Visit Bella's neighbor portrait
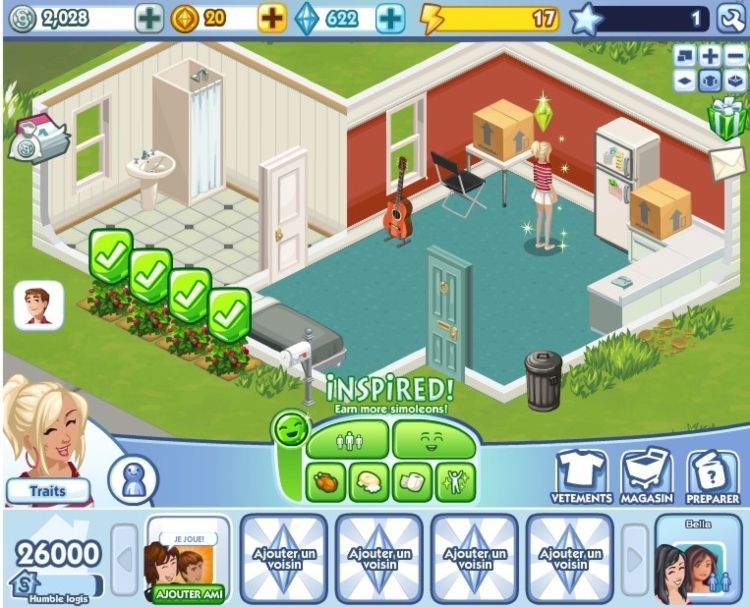Screen dimensions: 750x608 698,562
